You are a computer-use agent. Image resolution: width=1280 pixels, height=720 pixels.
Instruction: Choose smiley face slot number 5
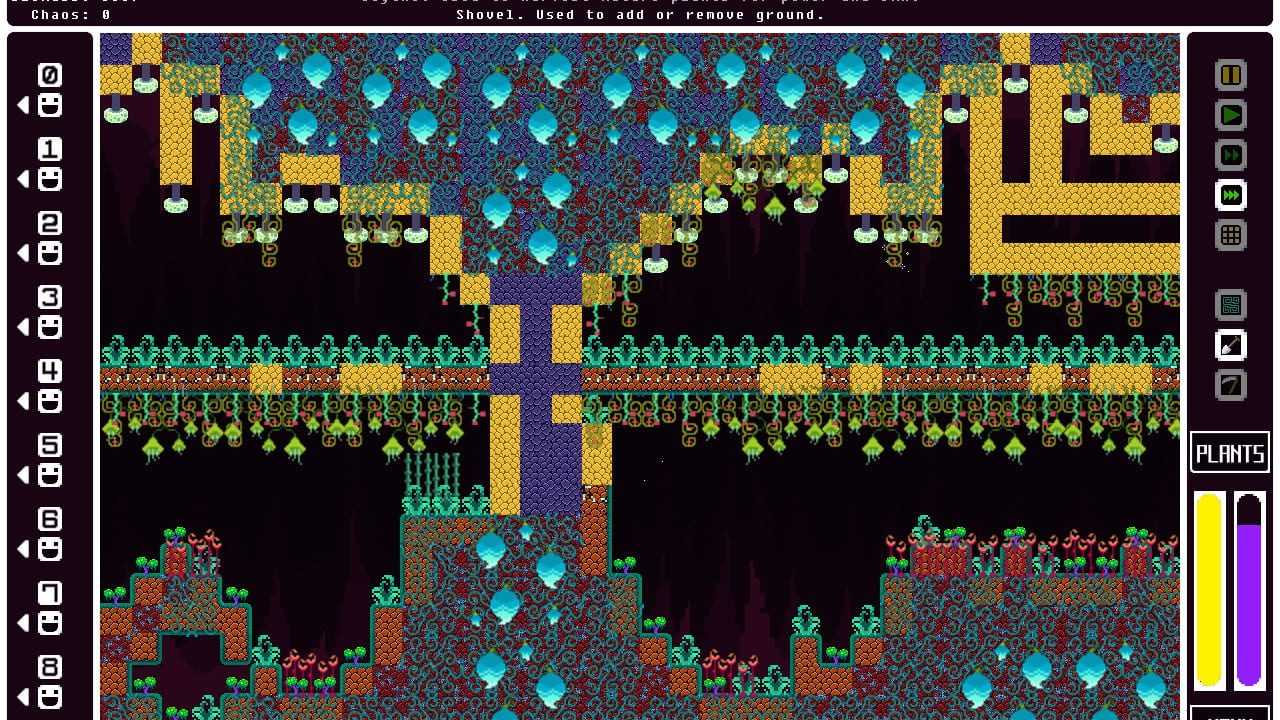(x=49, y=475)
